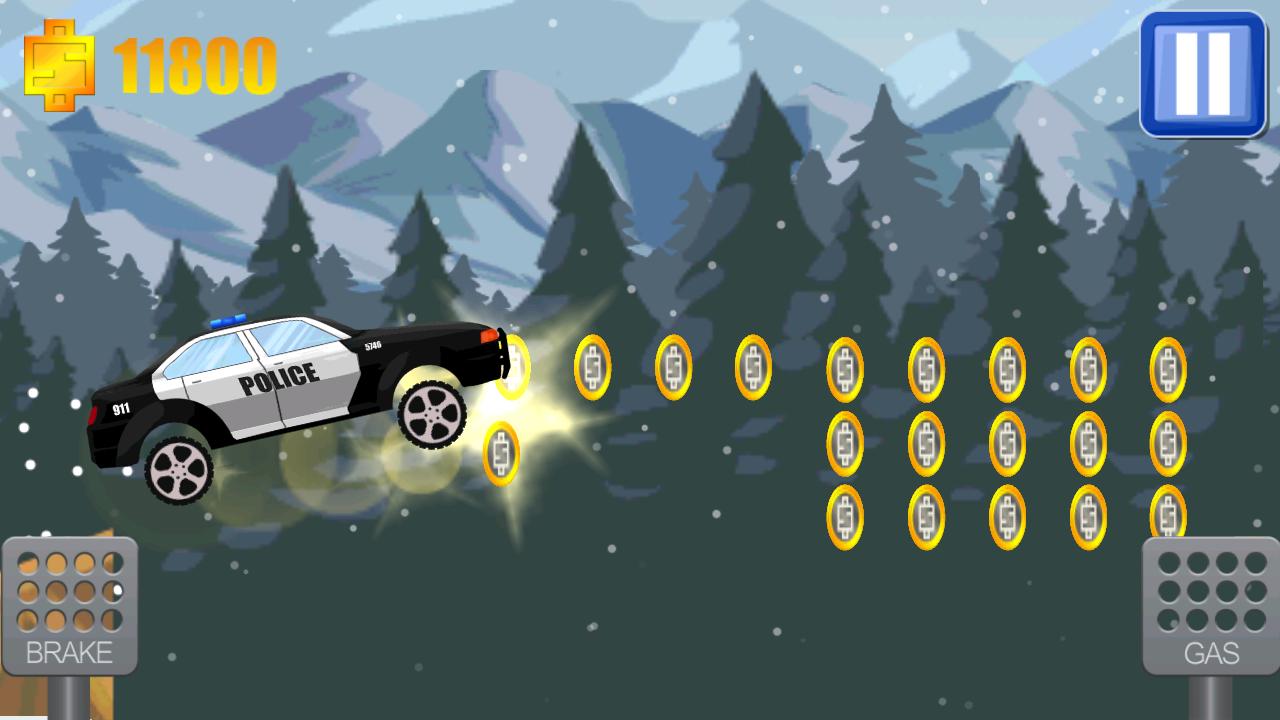Tap the middle coin of the second column
The height and width of the screenshot is (720, 1280).
click(x=925, y=440)
